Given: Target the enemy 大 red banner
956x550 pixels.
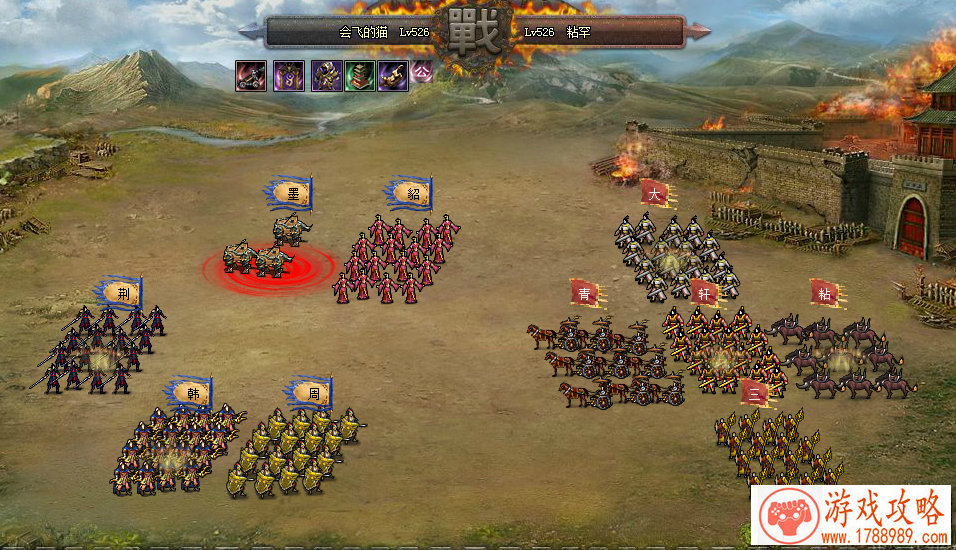Looking at the screenshot, I should click(653, 193).
